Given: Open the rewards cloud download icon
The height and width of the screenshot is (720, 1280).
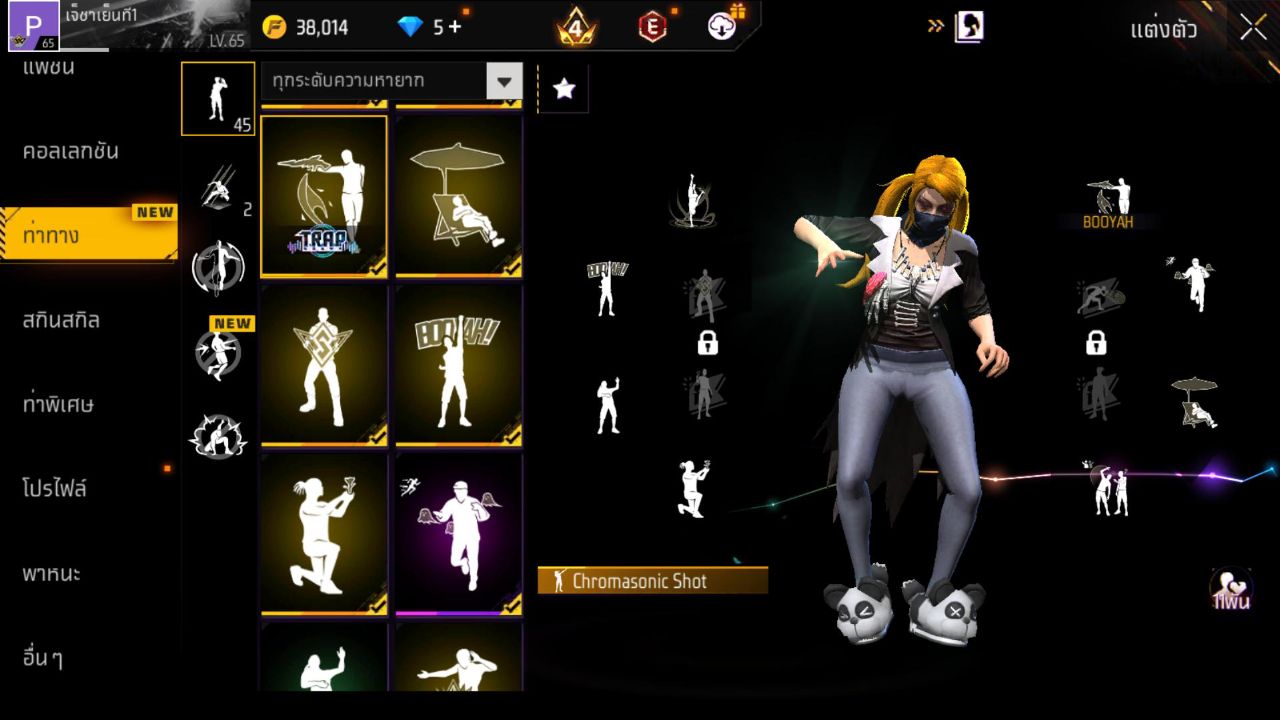Looking at the screenshot, I should pos(720,27).
